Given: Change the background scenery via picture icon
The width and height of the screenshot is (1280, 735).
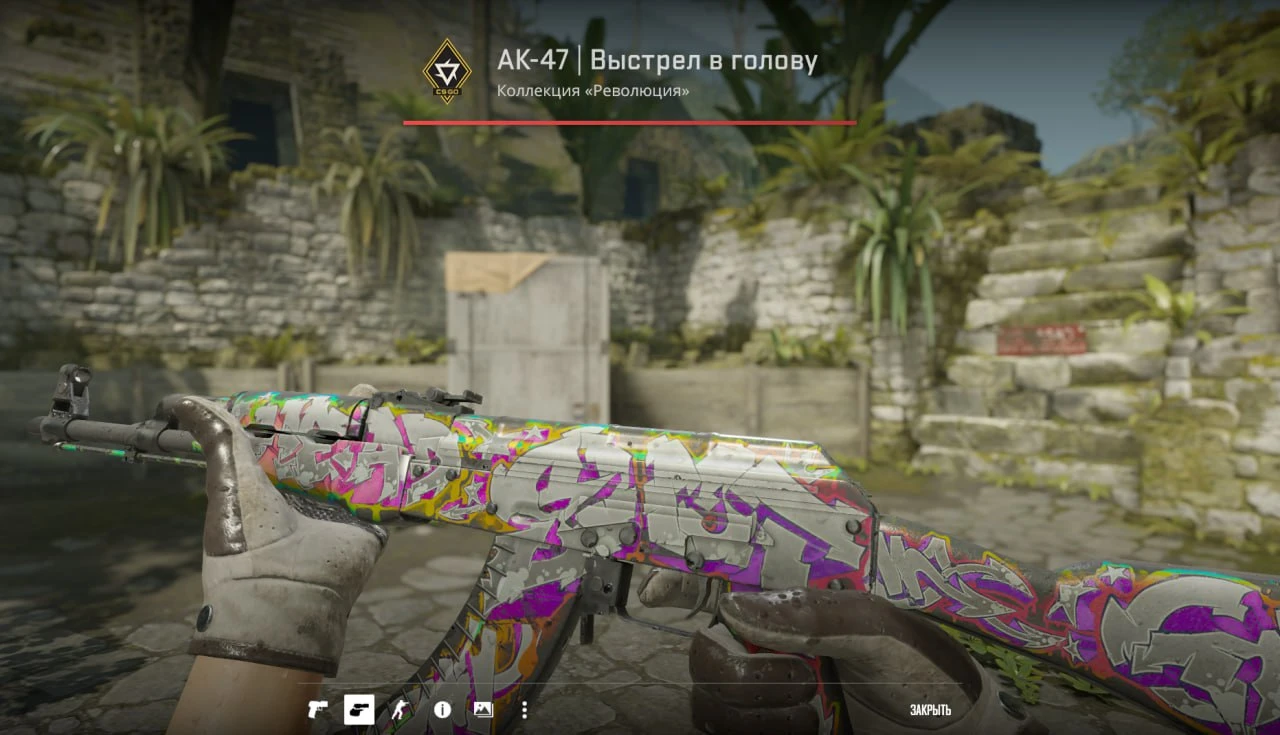Looking at the screenshot, I should [483, 710].
